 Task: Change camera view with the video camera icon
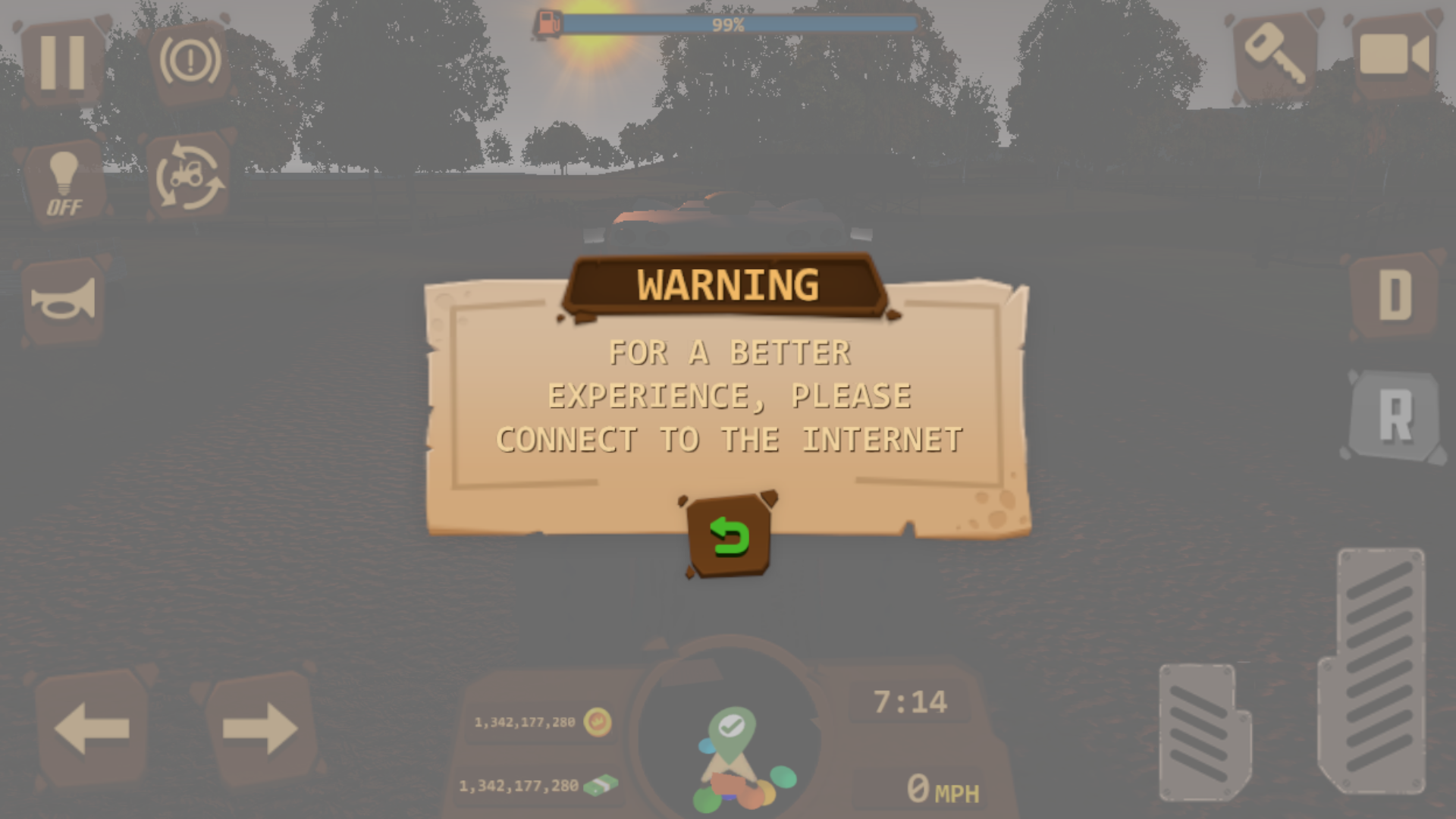point(1395,55)
